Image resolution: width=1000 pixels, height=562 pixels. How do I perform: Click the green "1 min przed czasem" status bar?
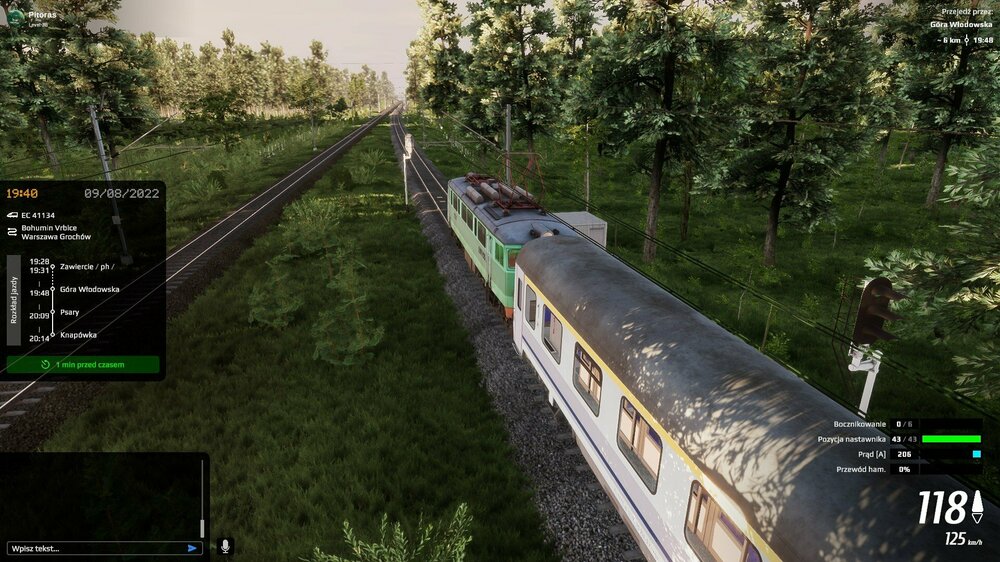coord(83,365)
